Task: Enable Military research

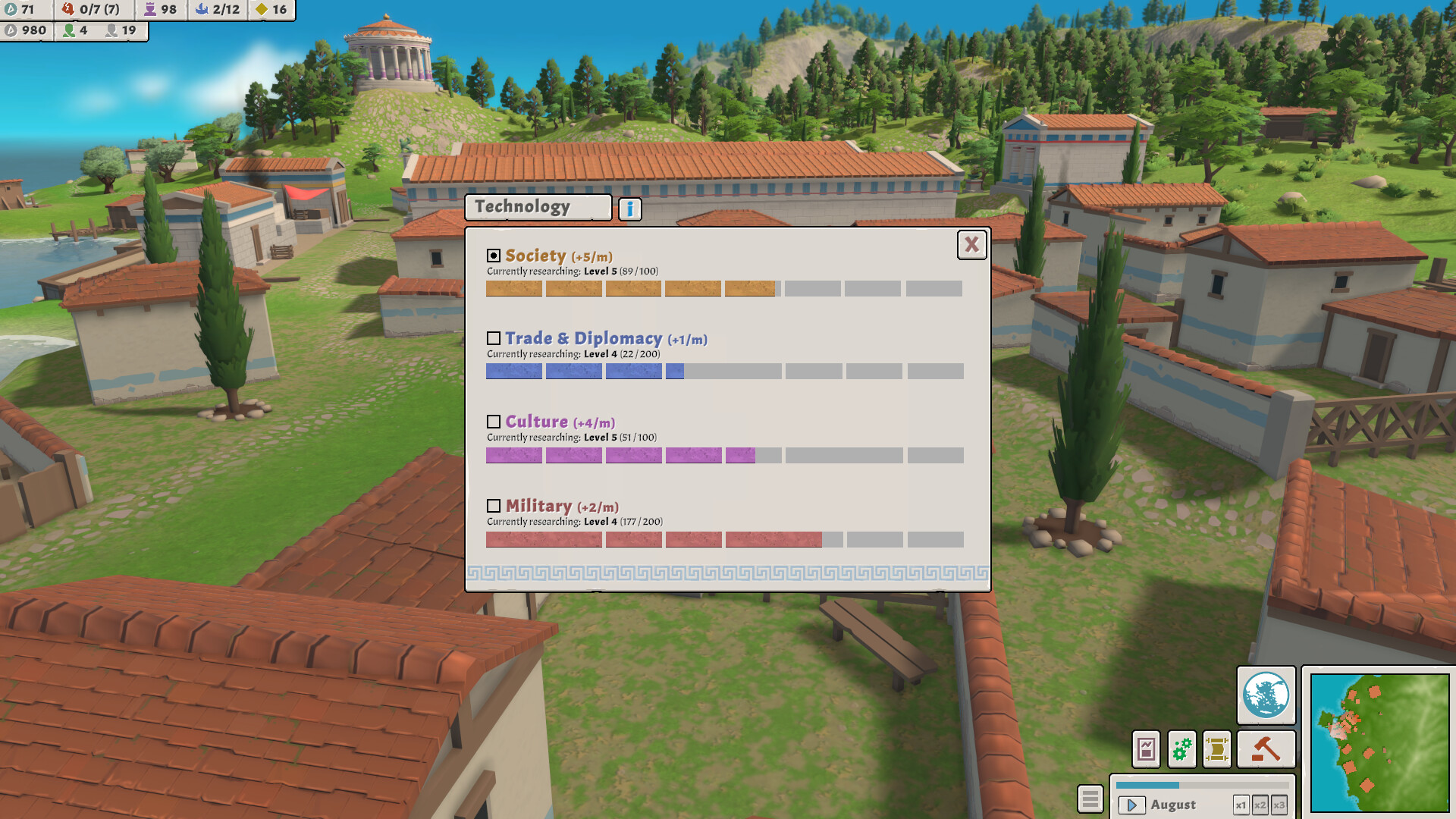Action: 494,506
